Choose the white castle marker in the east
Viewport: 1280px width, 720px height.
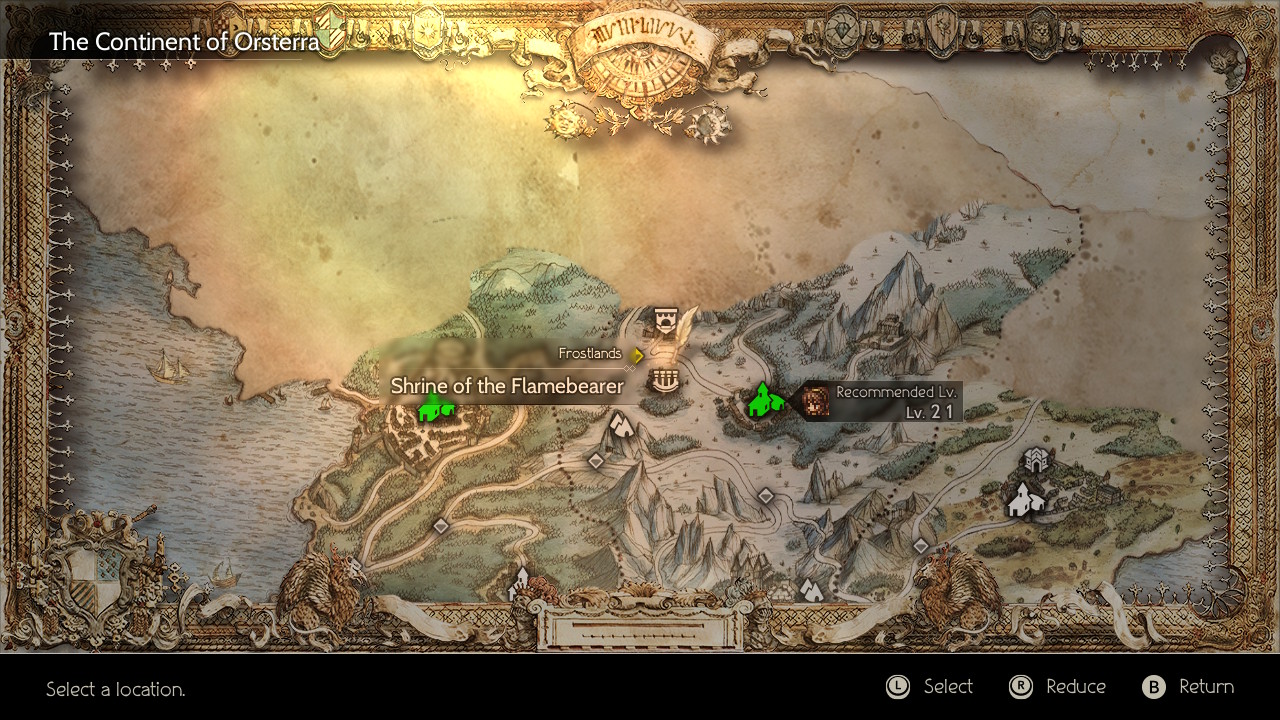click(1035, 461)
